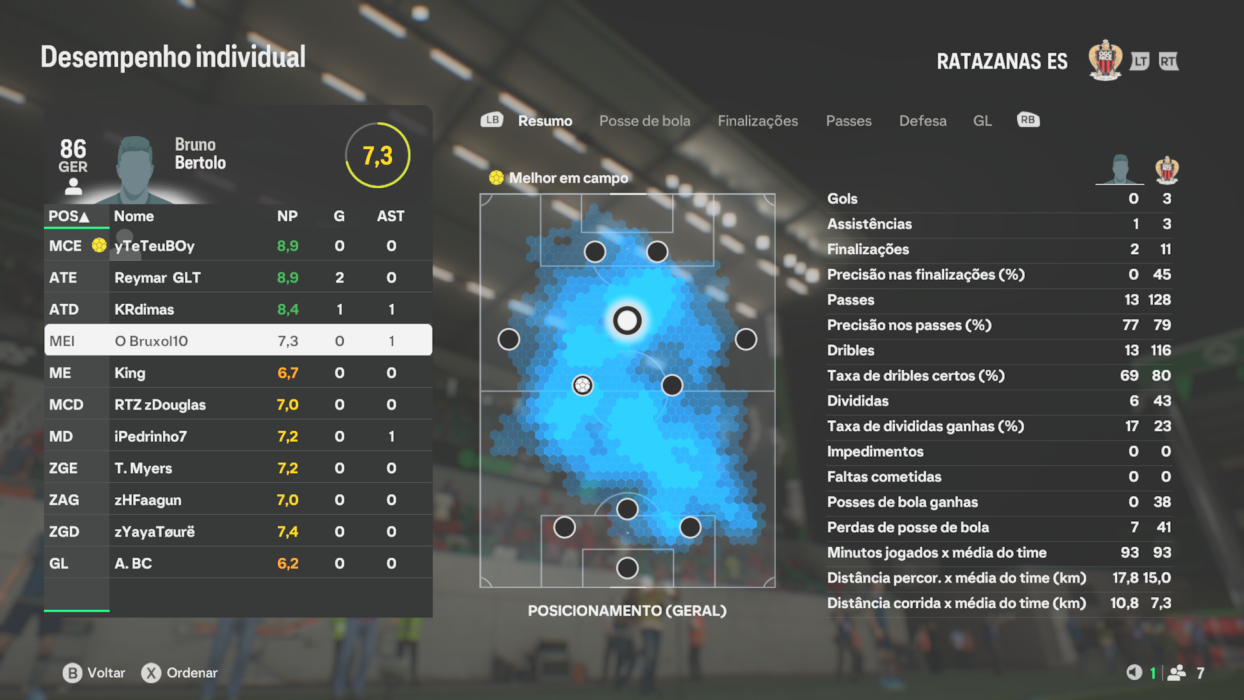Select goalkeeper A. BC row
The height and width of the screenshot is (700, 1244).
[x=238, y=564]
